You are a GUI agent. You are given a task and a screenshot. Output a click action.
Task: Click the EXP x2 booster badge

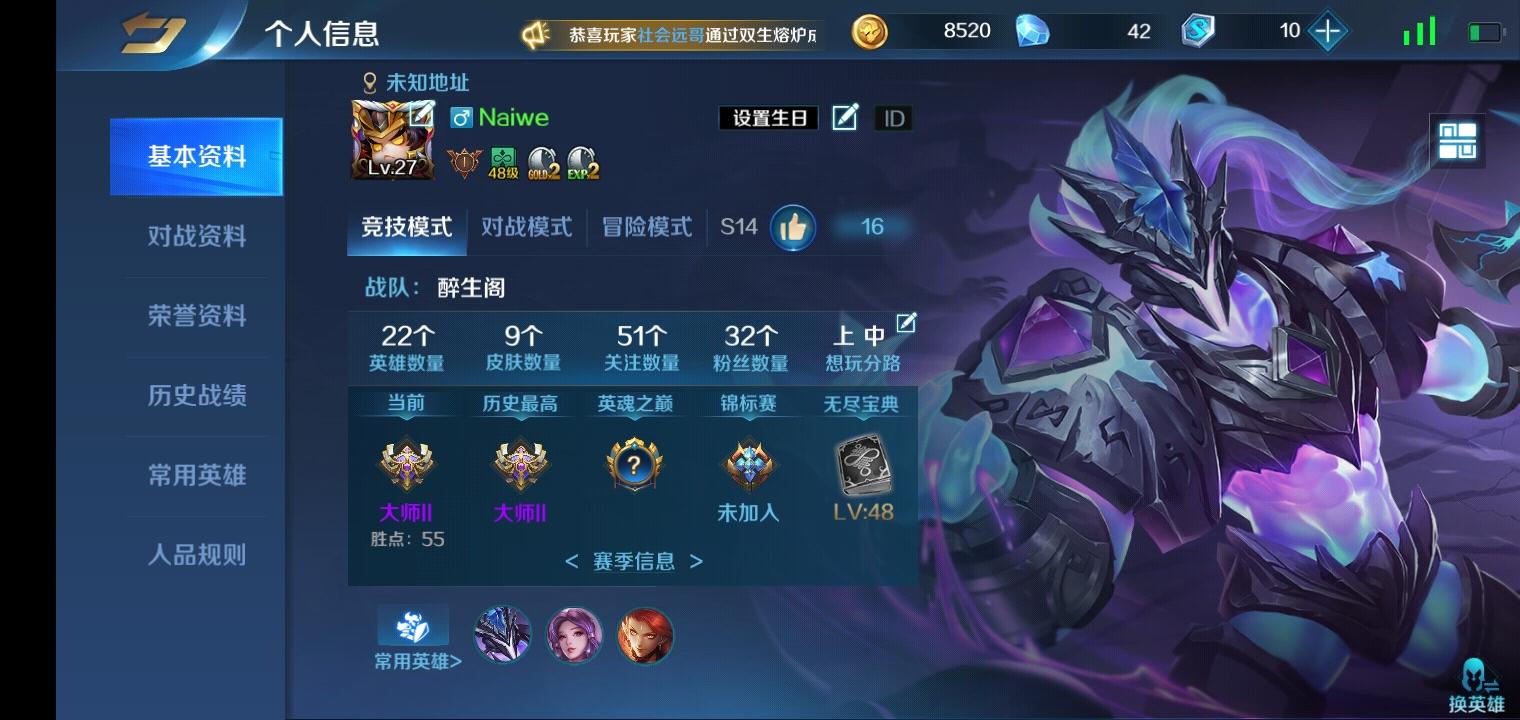click(581, 163)
